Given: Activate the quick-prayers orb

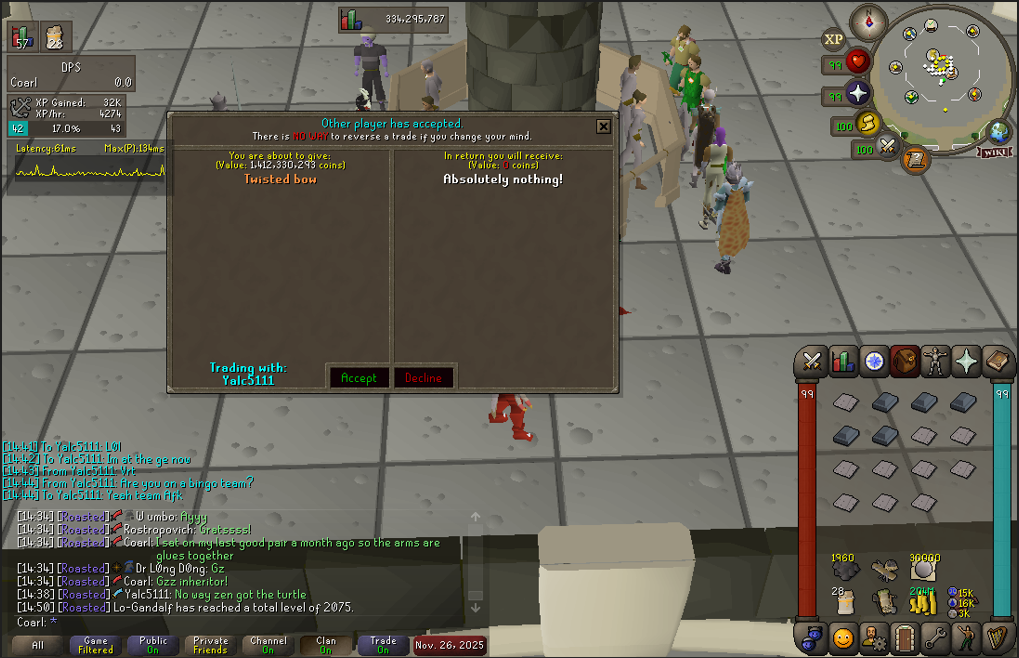Looking at the screenshot, I should (x=858, y=94).
